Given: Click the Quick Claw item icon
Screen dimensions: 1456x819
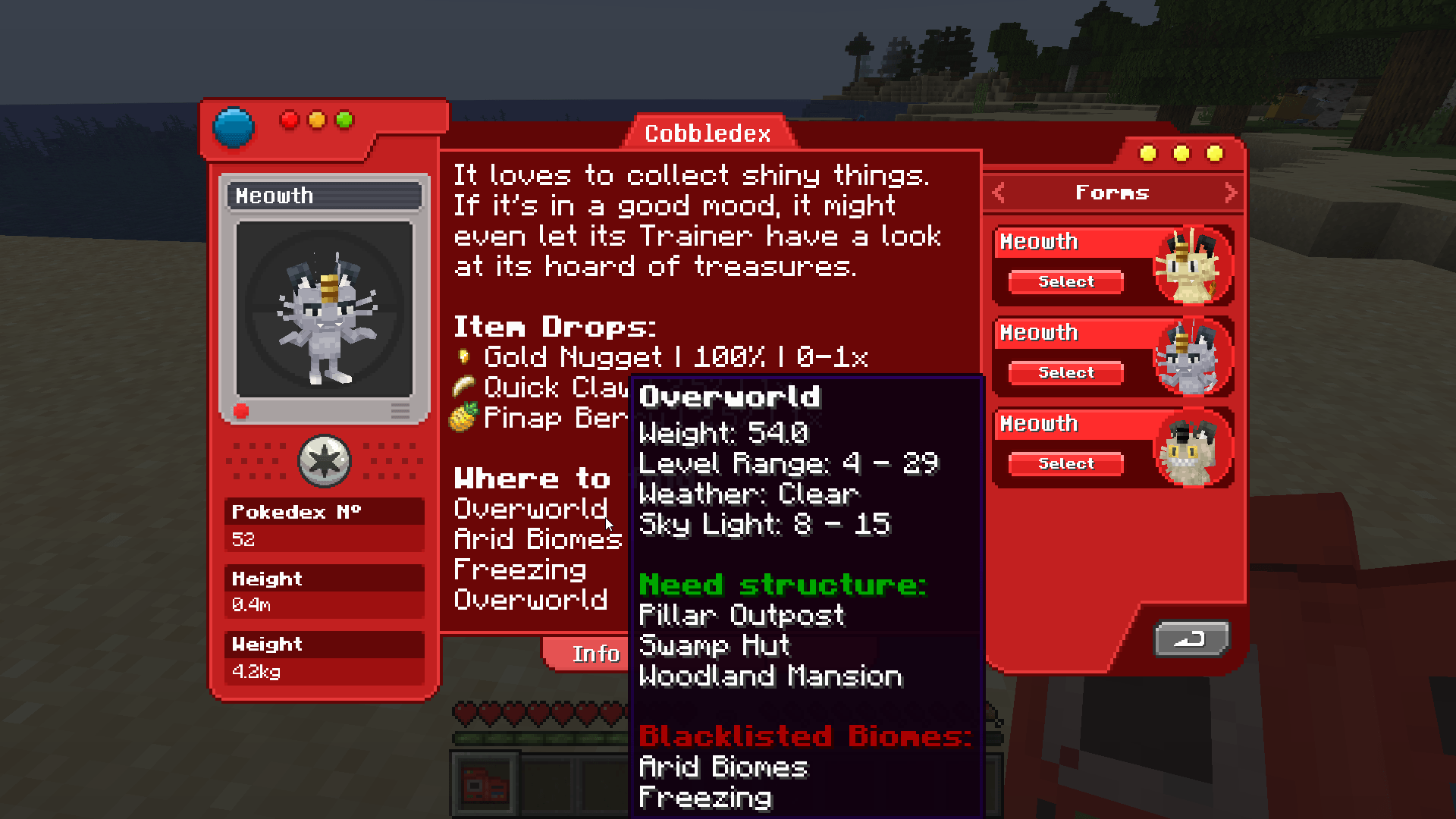Looking at the screenshot, I should tap(465, 388).
